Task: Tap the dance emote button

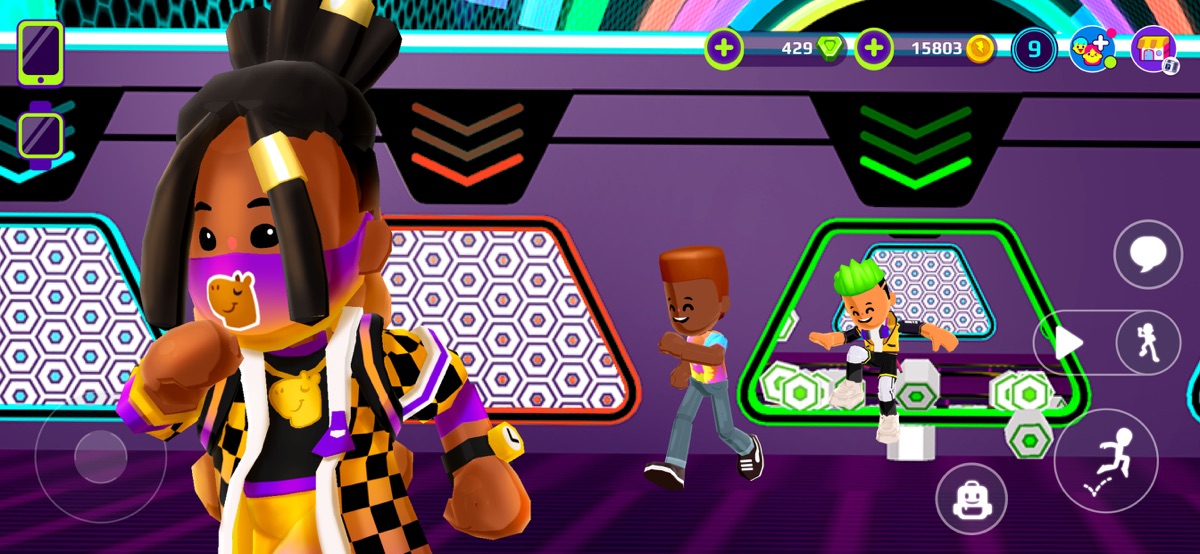Action: pyautogui.click(x=1147, y=343)
